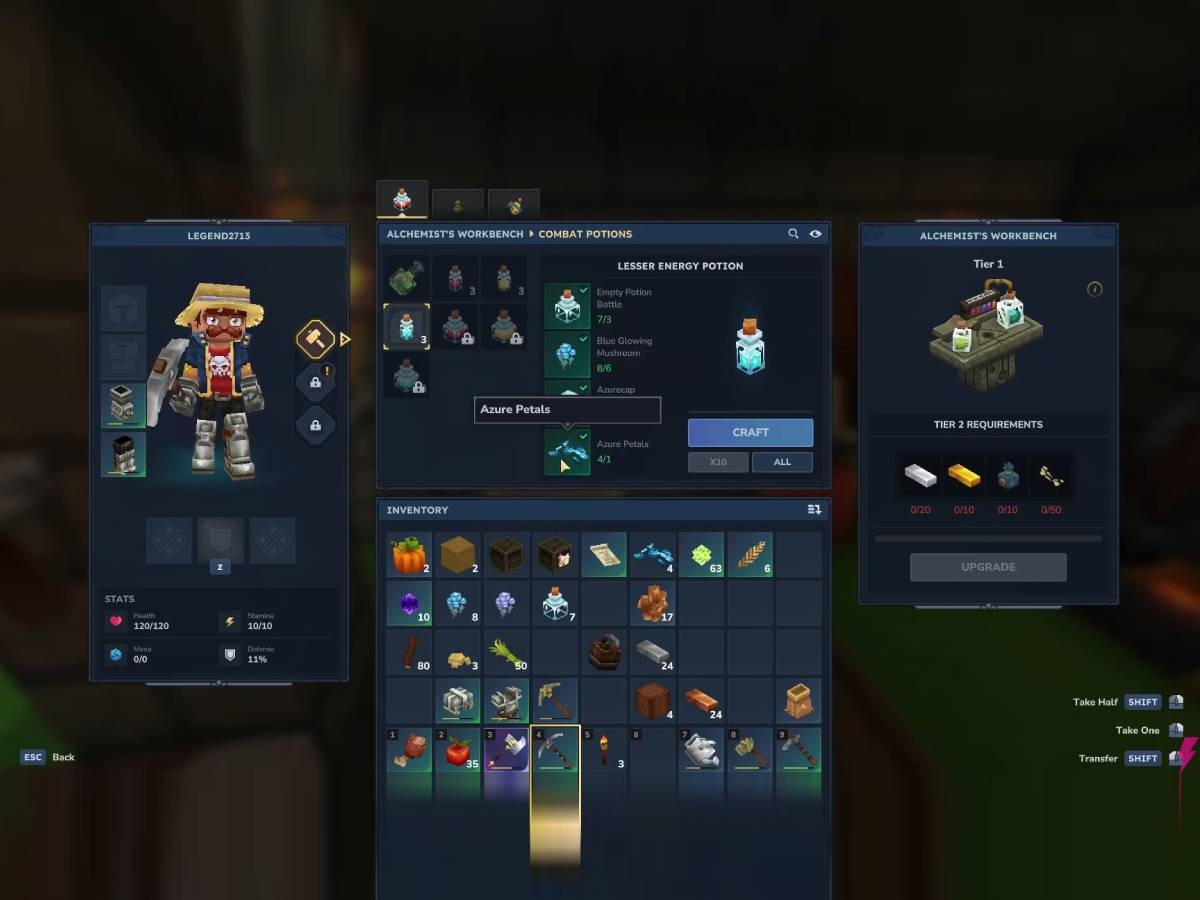Select the X10 craft quantity button
1200x900 pixels.
point(717,462)
